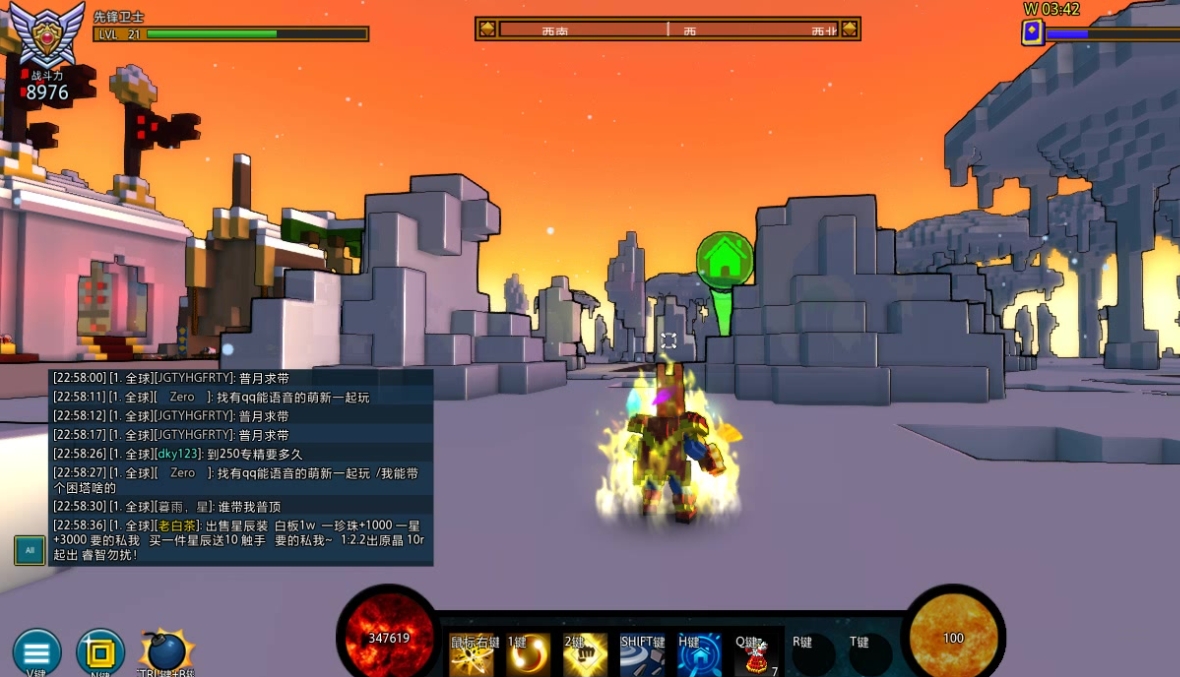Click the compass direction bar
The image size is (1180, 677).
click(x=667, y=29)
